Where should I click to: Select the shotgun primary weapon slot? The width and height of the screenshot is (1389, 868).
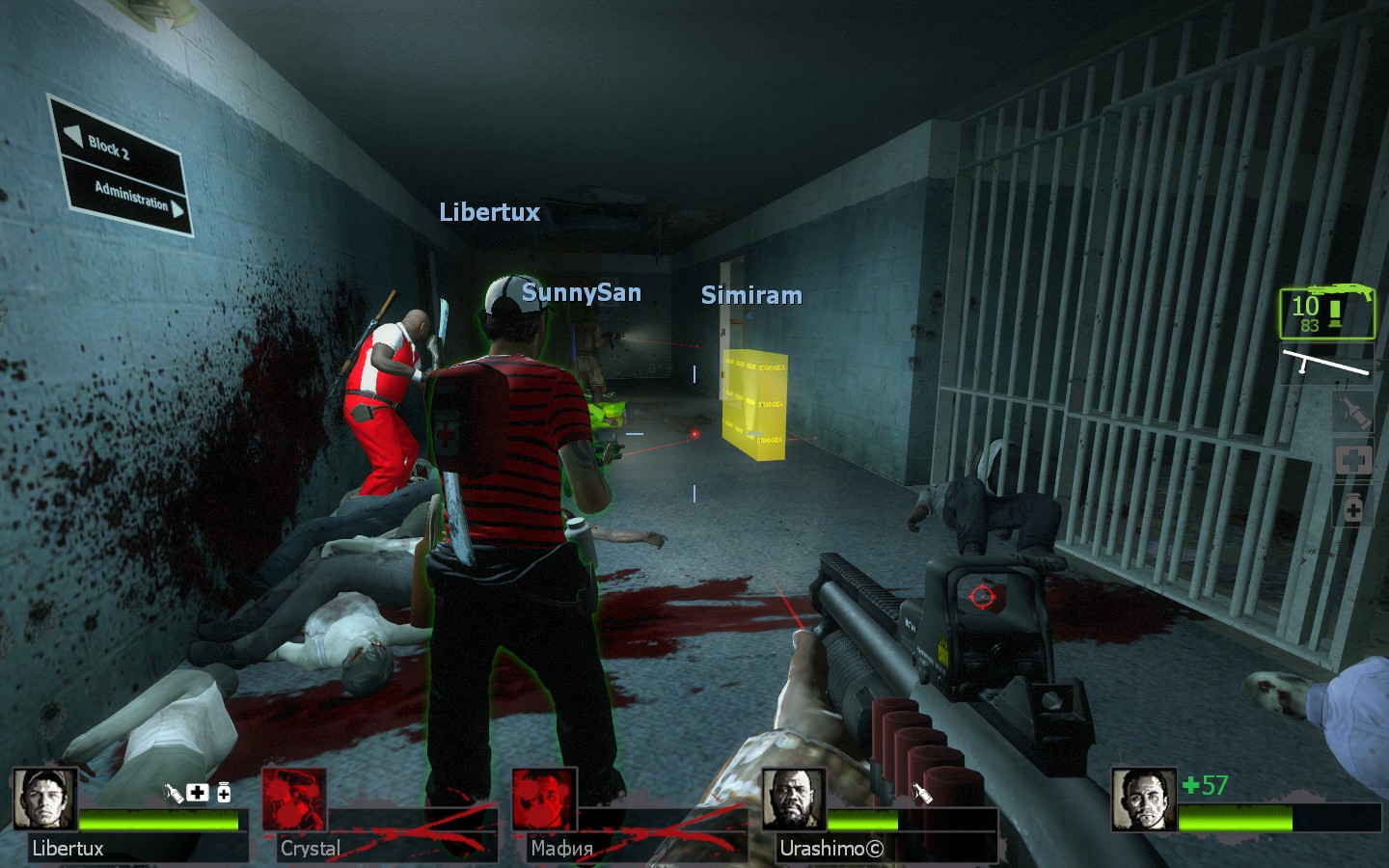click(x=1327, y=312)
